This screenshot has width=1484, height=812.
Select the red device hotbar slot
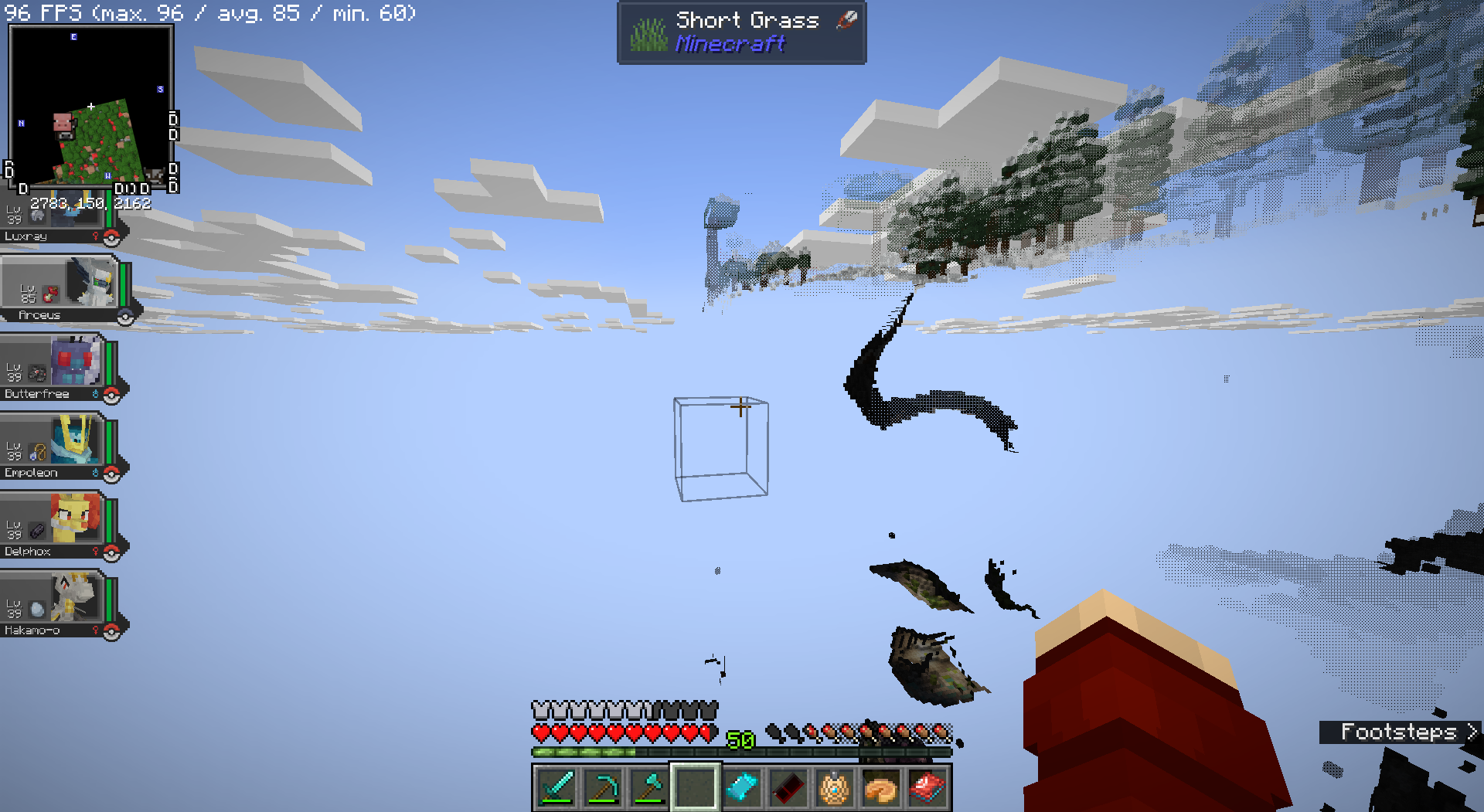[x=927, y=788]
